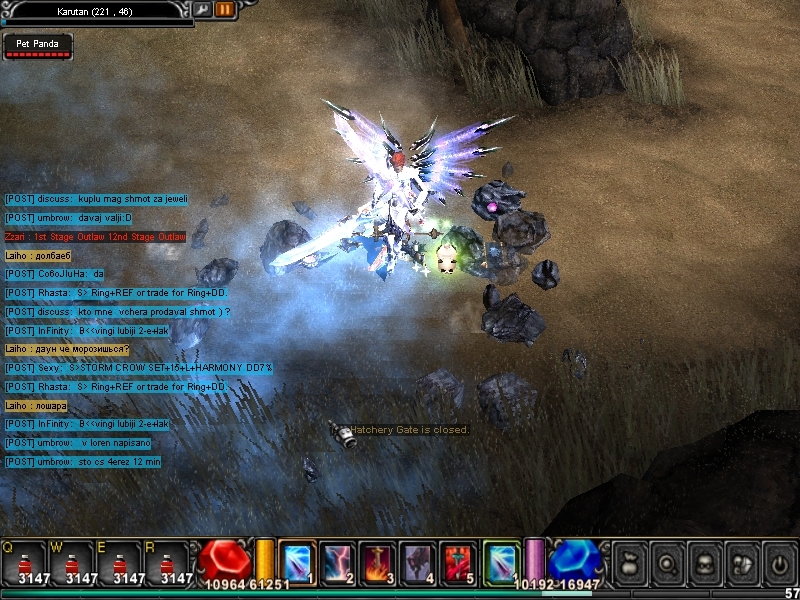Use the potion in slot R
The height and width of the screenshot is (600, 800).
(168, 562)
